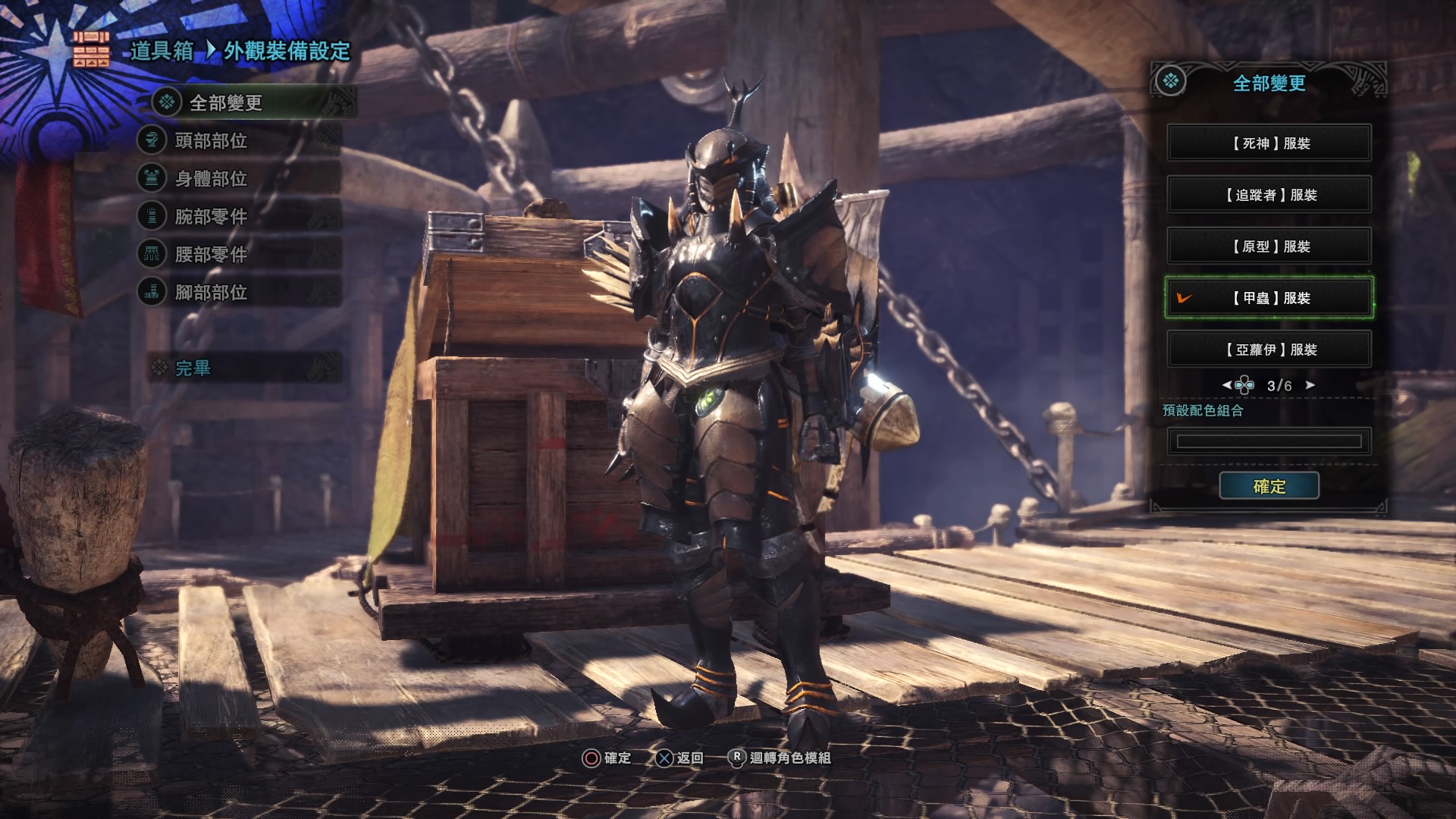Image resolution: width=1456 pixels, height=819 pixels.
Task: Choose the 腳部部位 leg slot option
Action: point(211,292)
